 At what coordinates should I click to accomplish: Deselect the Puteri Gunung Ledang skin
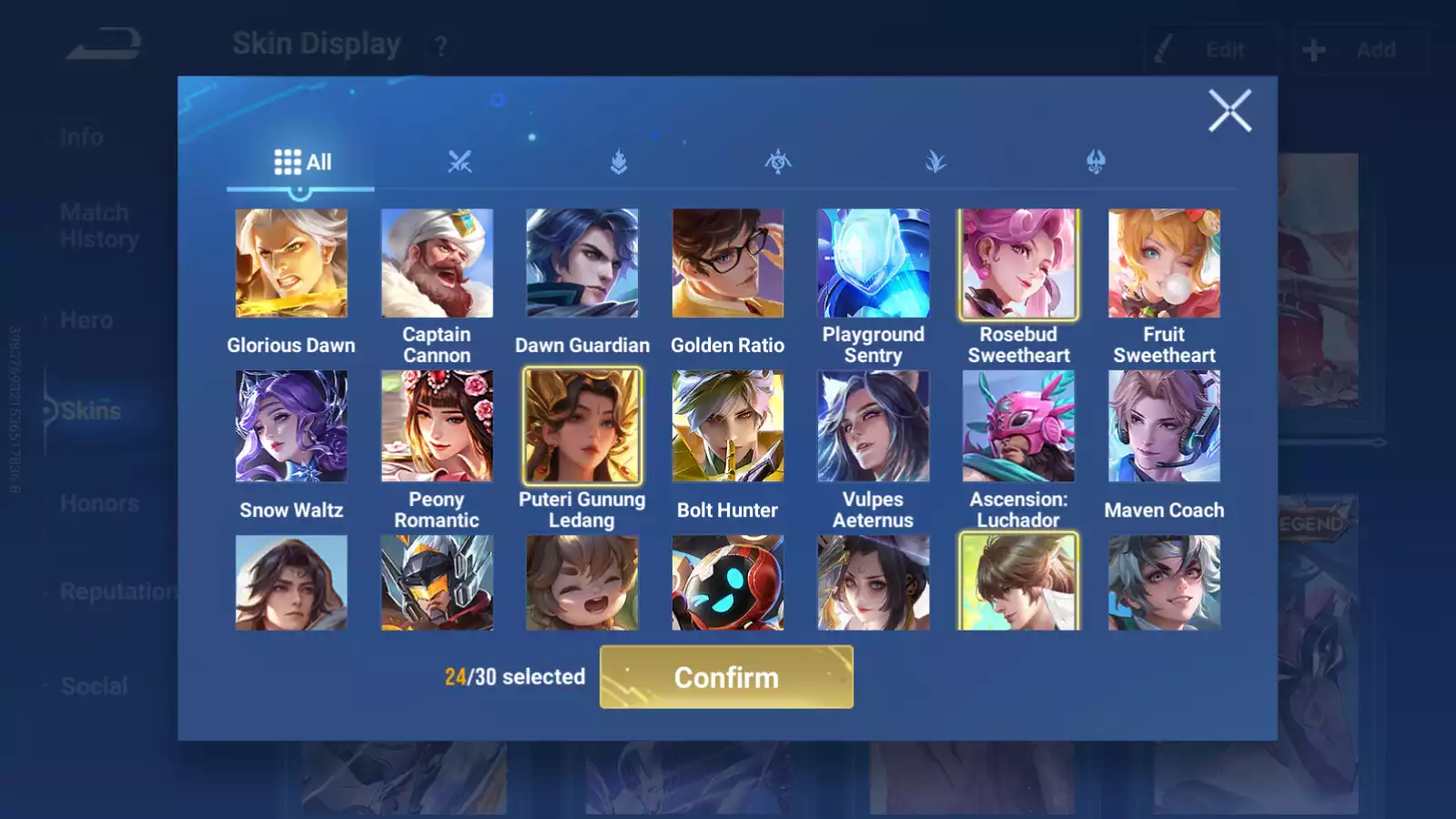tap(582, 426)
